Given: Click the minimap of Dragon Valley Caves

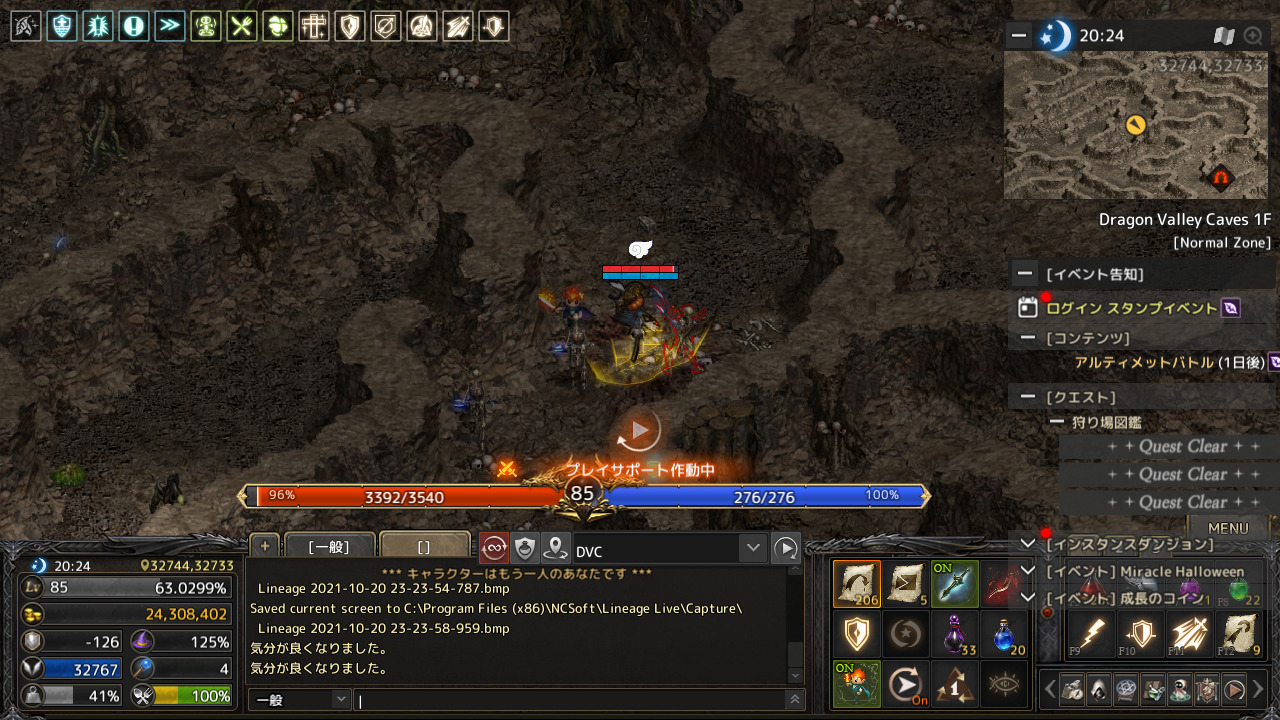Looking at the screenshot, I should [1135, 125].
